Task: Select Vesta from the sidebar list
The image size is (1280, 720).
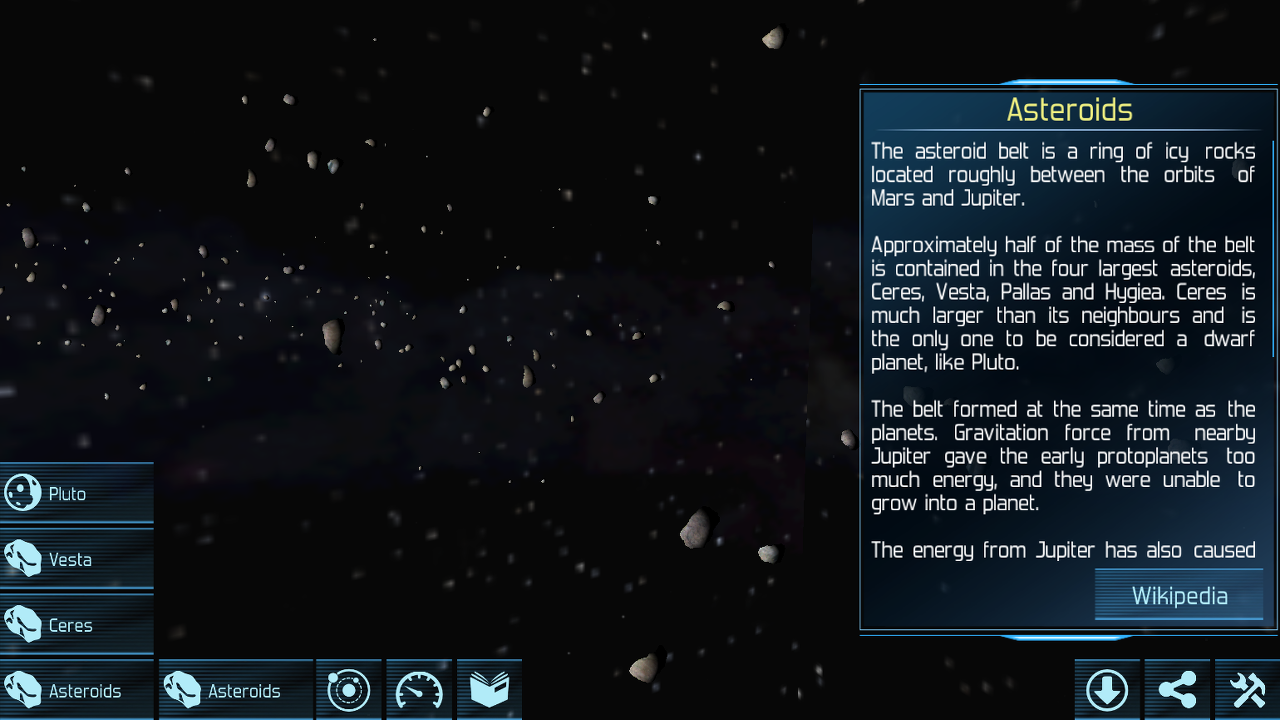Action: pyautogui.click(x=68, y=559)
